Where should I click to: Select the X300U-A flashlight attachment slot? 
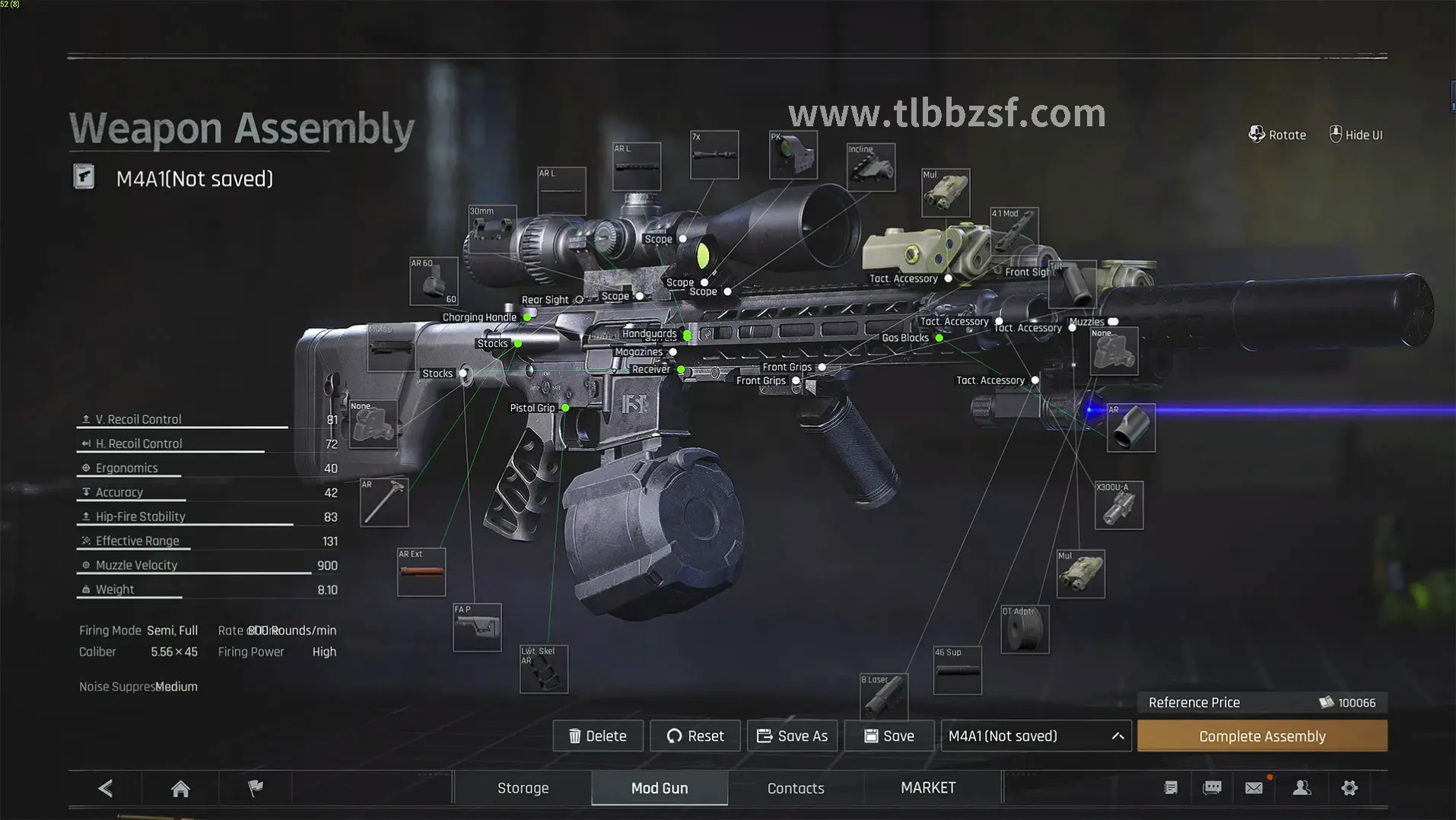click(1118, 505)
